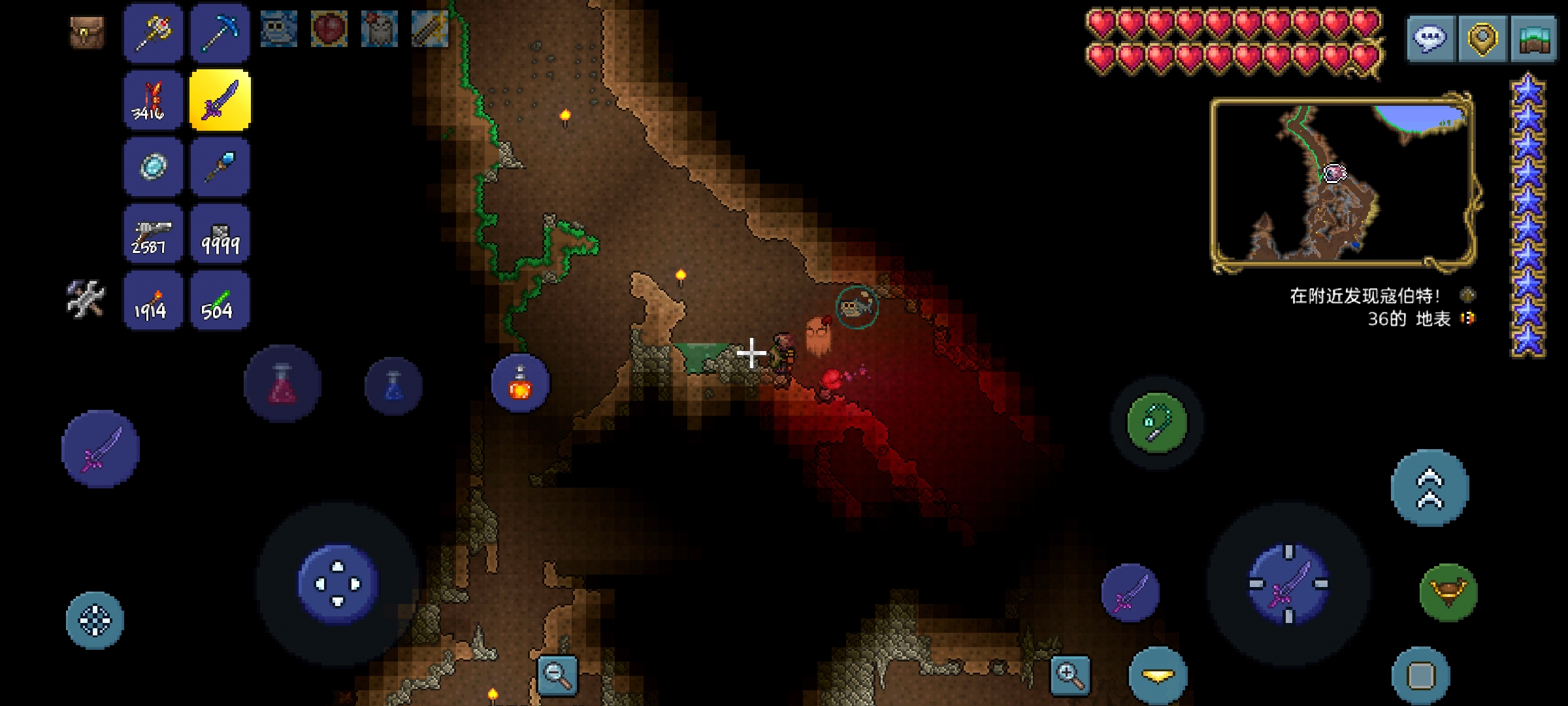This screenshot has height=706, width=1568.
Task: Activate the orange buff potion button
Action: [520, 383]
